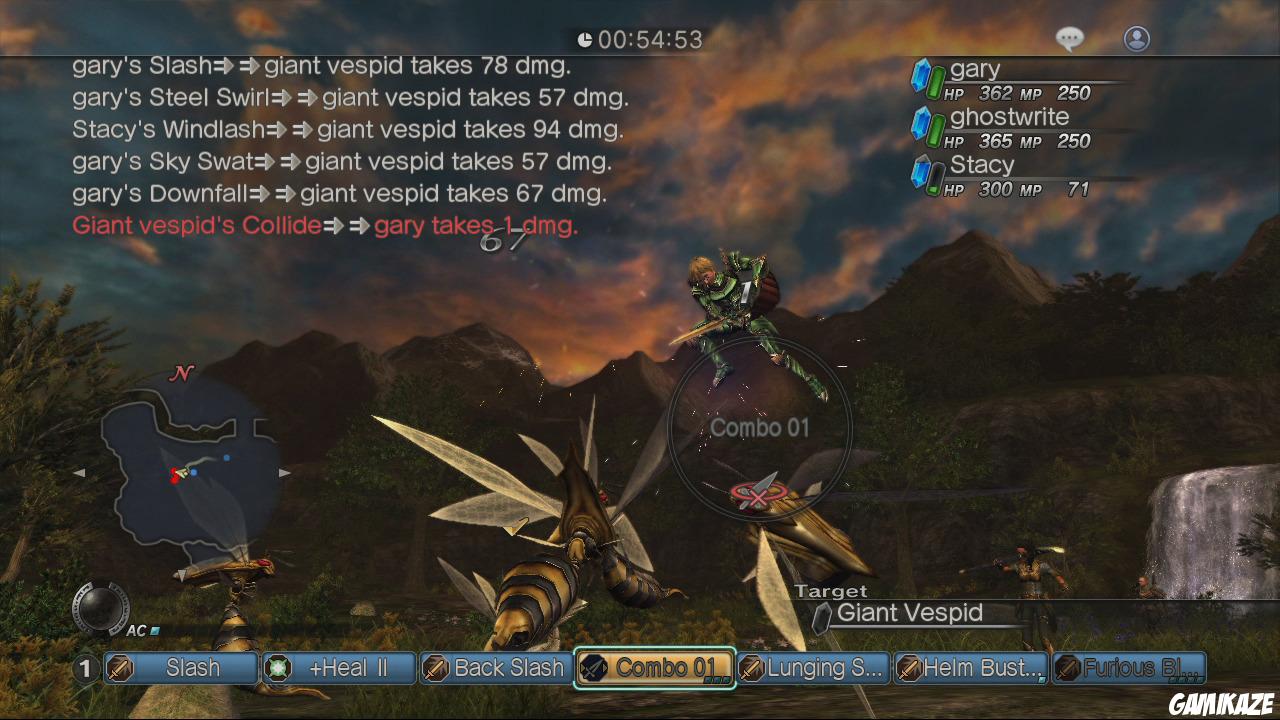Activate the Helm Bust... skill
The height and width of the screenshot is (720, 1280).
coord(971,668)
